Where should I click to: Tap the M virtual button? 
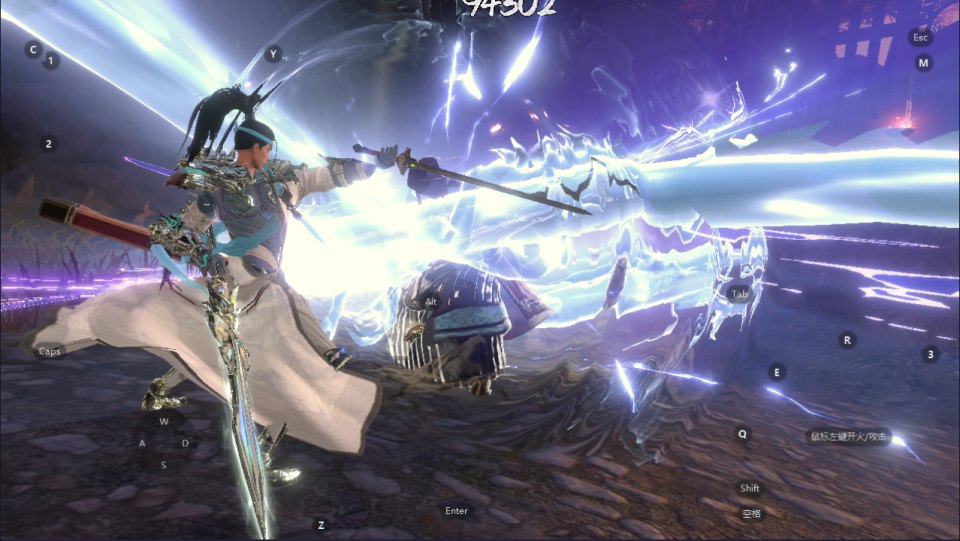click(923, 63)
